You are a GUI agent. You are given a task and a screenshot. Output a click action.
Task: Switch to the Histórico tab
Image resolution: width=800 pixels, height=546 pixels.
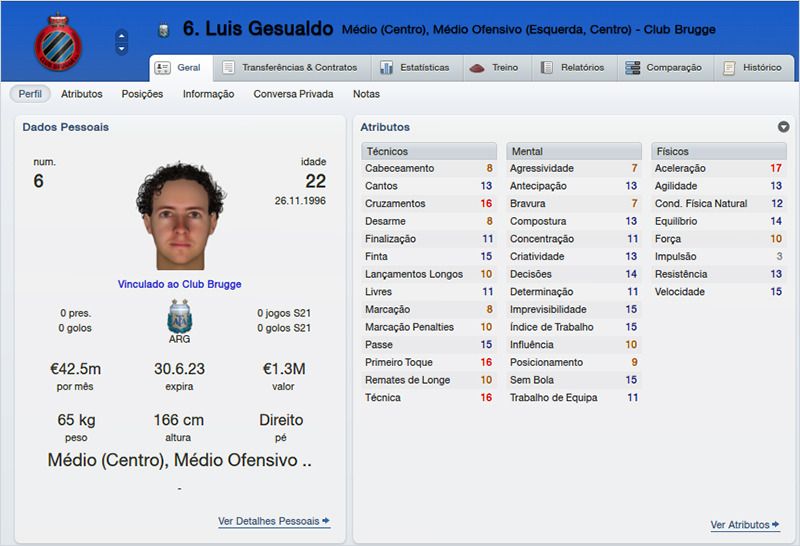[752, 68]
